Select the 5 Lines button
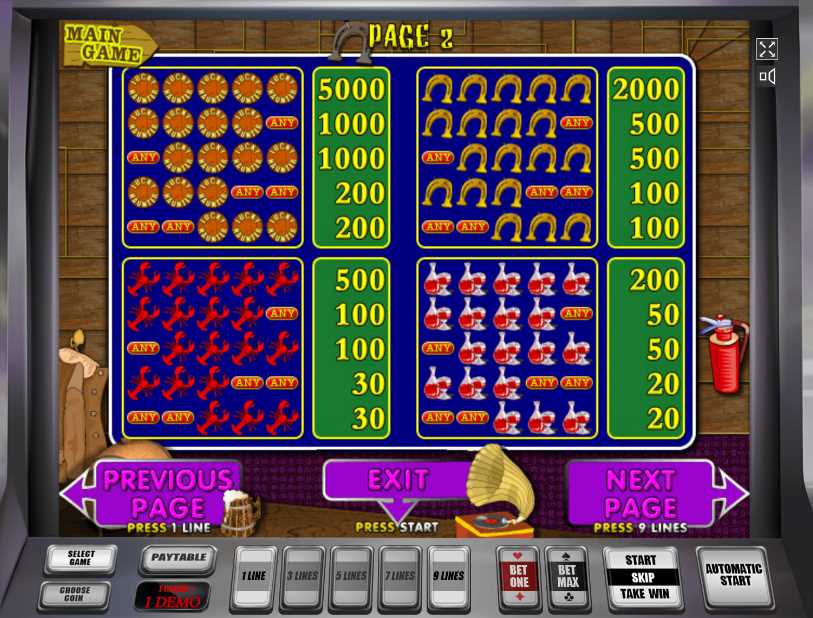This screenshot has width=813, height=618. (352, 577)
